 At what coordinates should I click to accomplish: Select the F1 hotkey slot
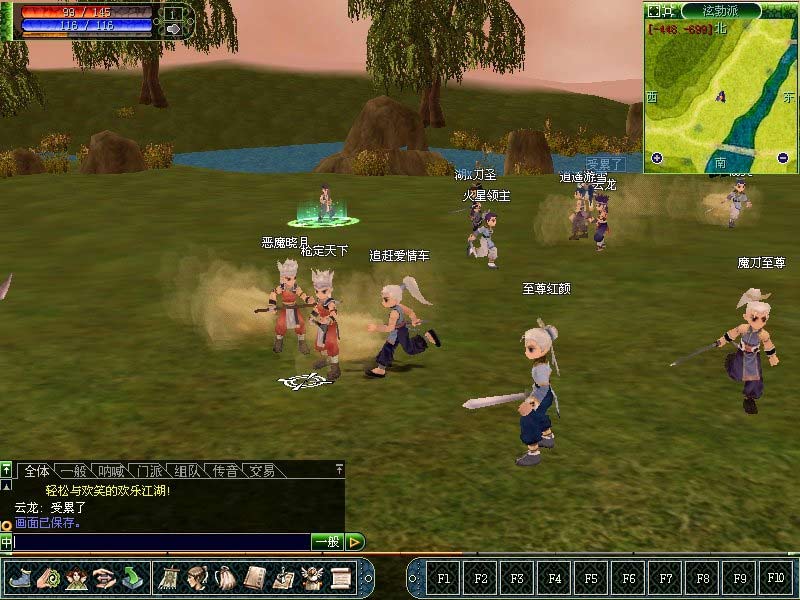click(444, 578)
